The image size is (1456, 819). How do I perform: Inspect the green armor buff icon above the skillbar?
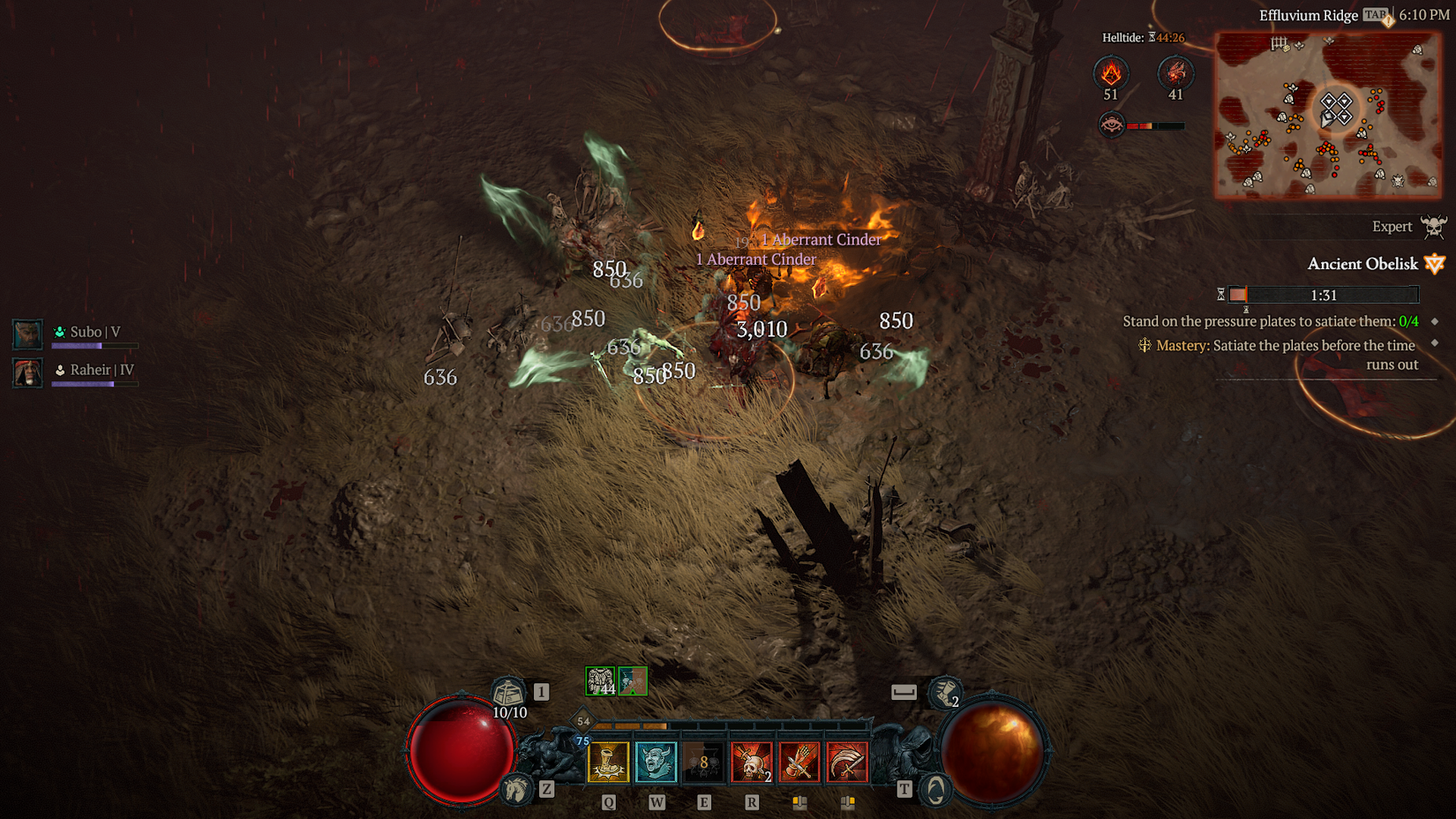click(x=600, y=680)
